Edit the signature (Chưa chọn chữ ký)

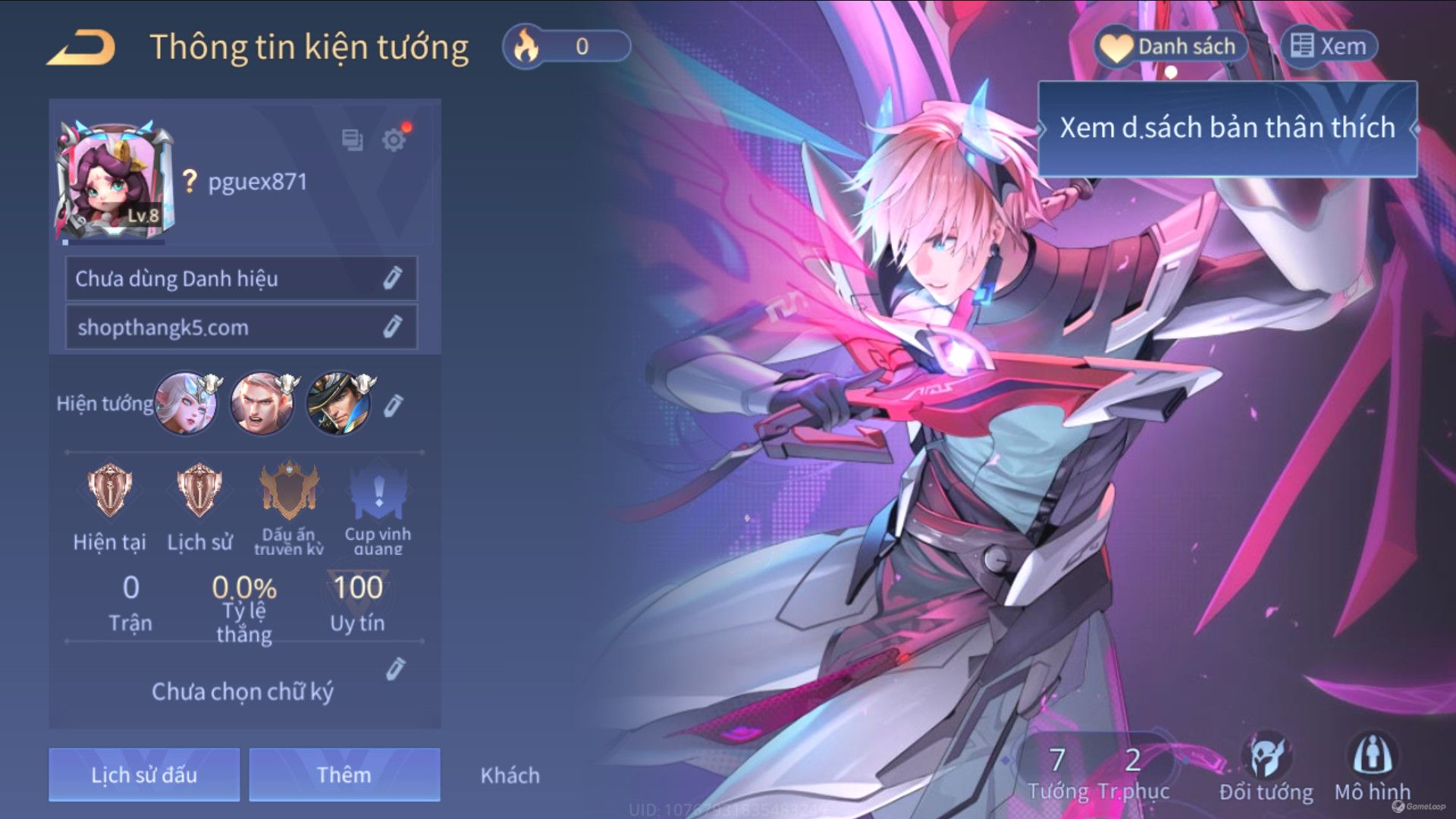coord(395,669)
